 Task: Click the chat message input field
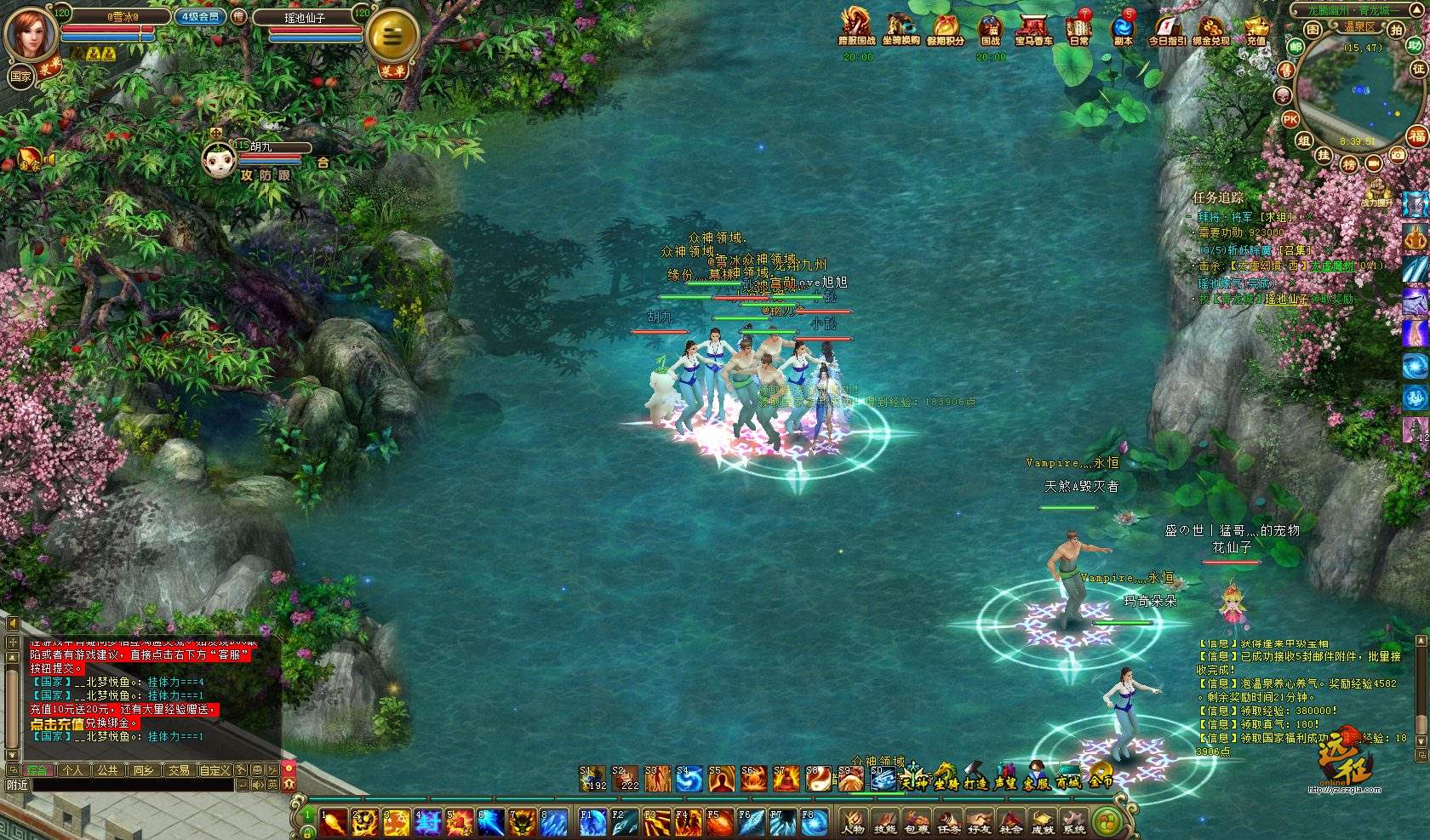click(x=128, y=785)
